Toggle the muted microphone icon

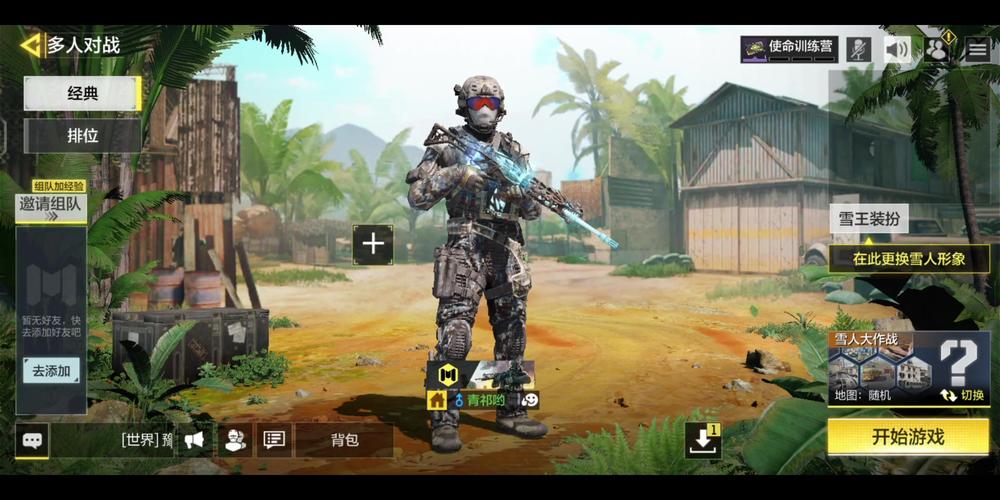858,49
